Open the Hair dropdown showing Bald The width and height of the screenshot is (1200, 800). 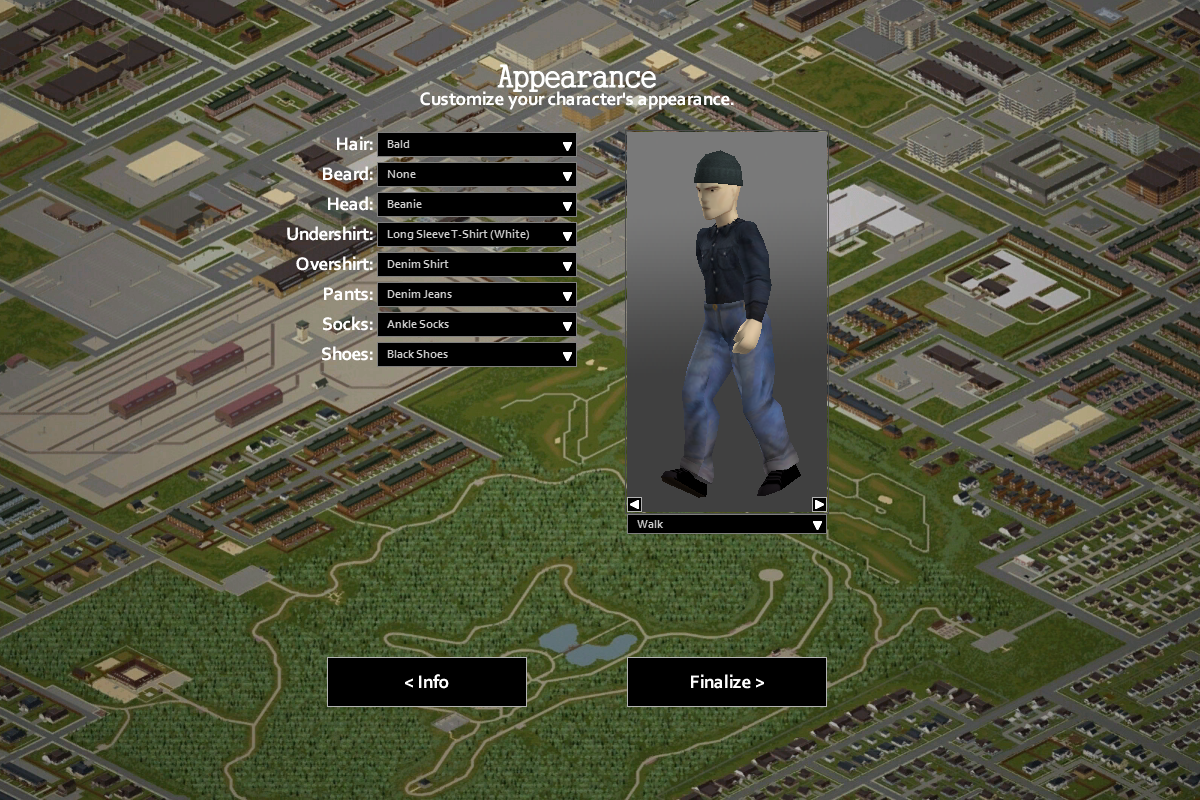tap(476, 145)
